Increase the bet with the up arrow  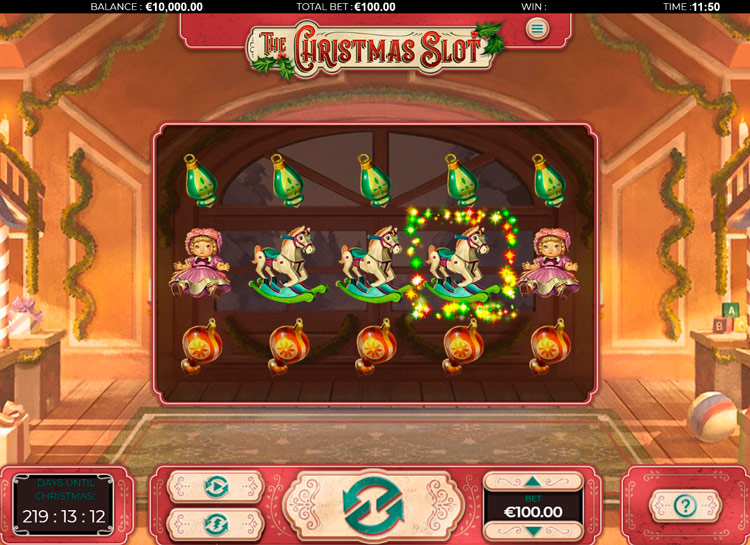[532, 482]
